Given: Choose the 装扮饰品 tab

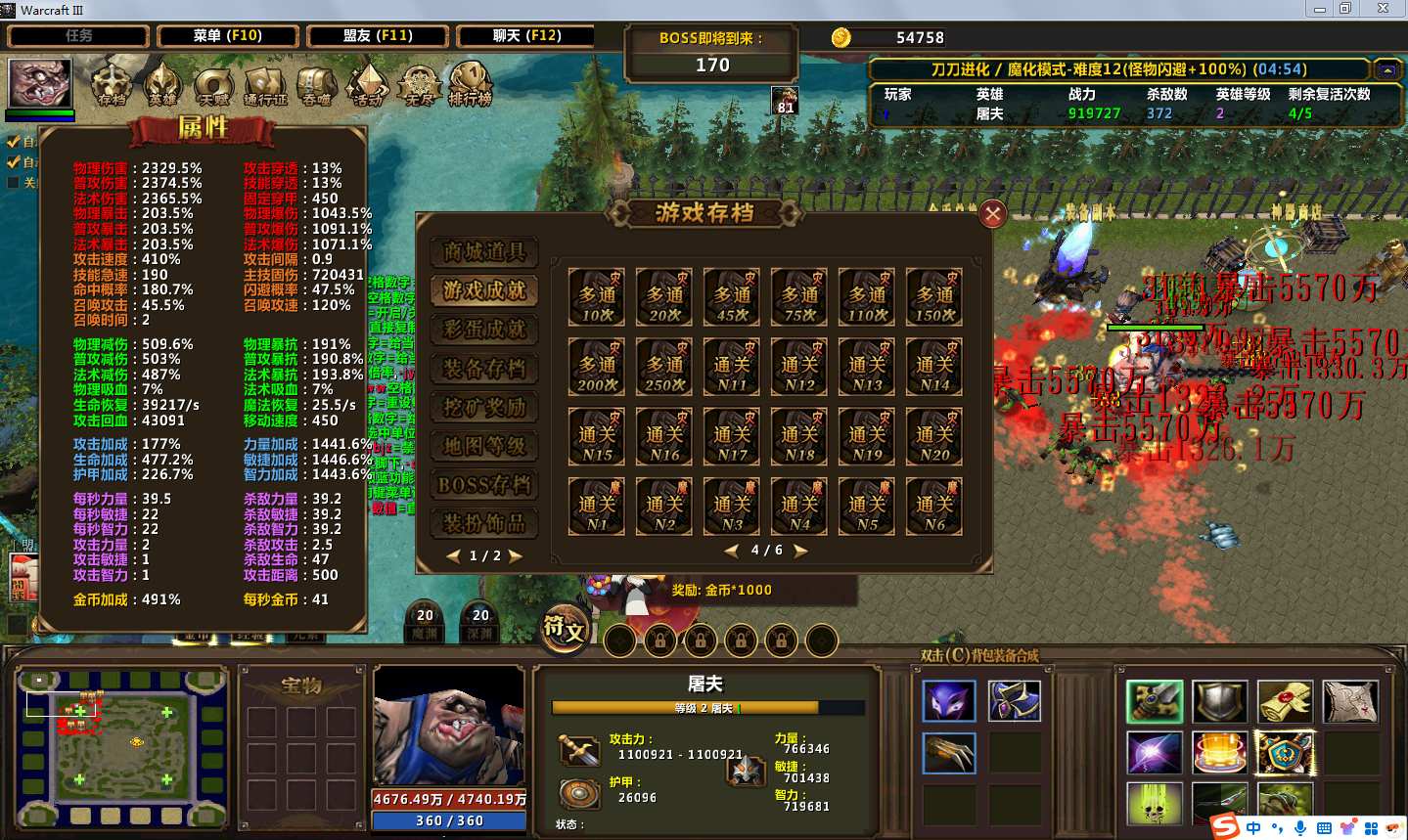Looking at the screenshot, I should point(484,523).
